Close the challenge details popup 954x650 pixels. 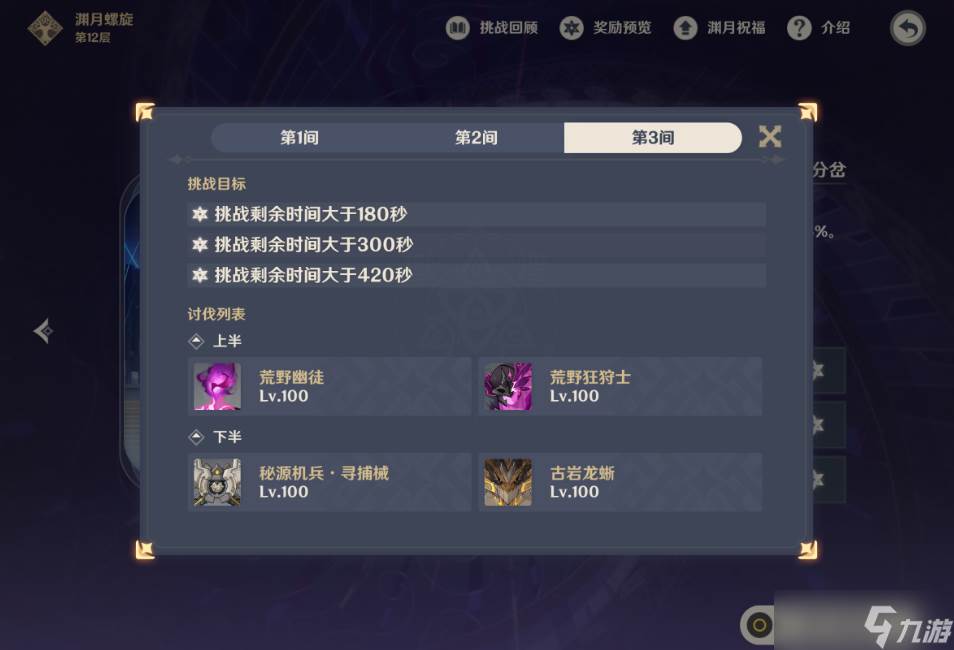(x=770, y=137)
